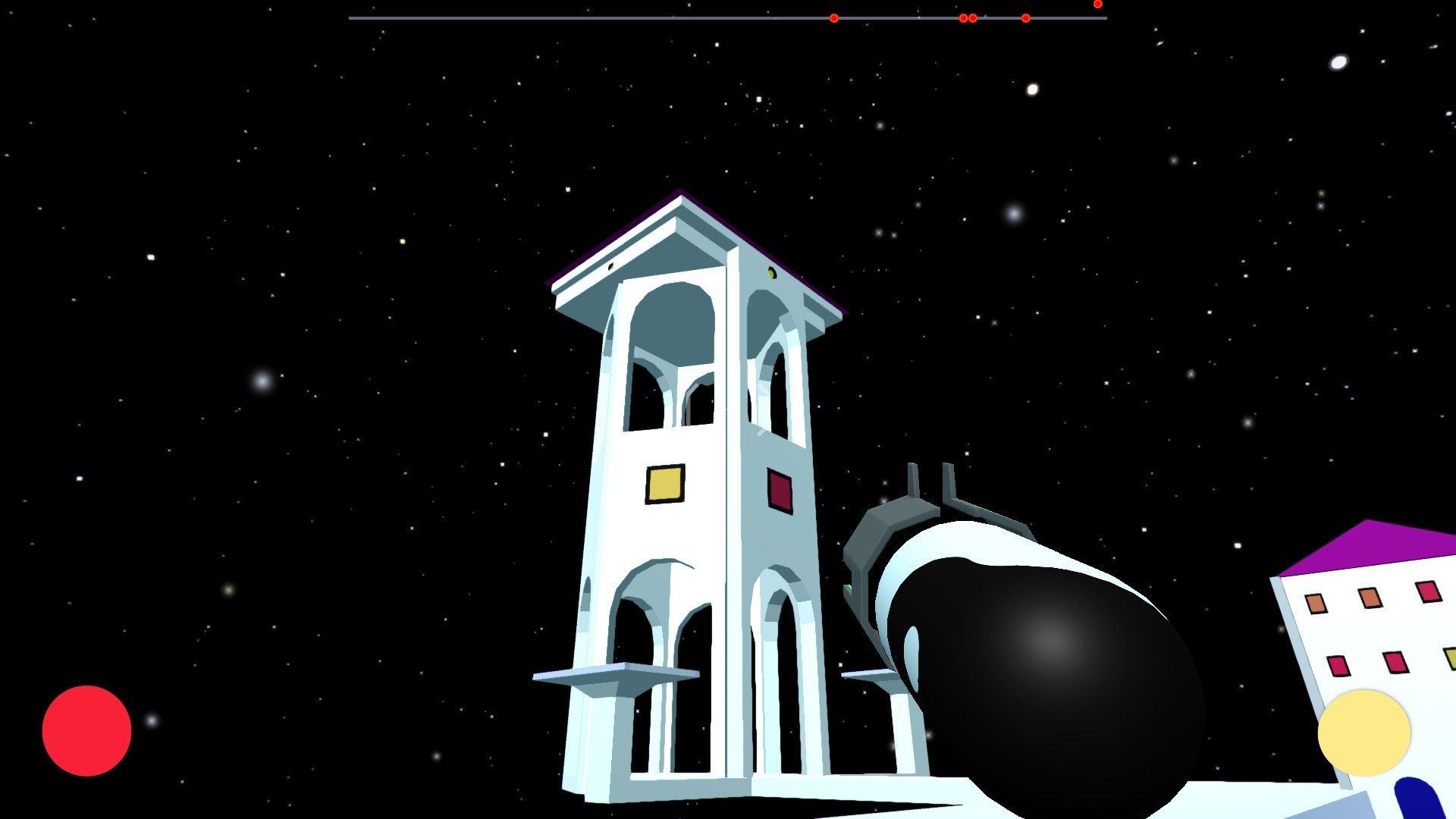This screenshot has width=1456, height=819.
Task: Click the paired red dots in the middle of the bar
Action: point(968,17)
